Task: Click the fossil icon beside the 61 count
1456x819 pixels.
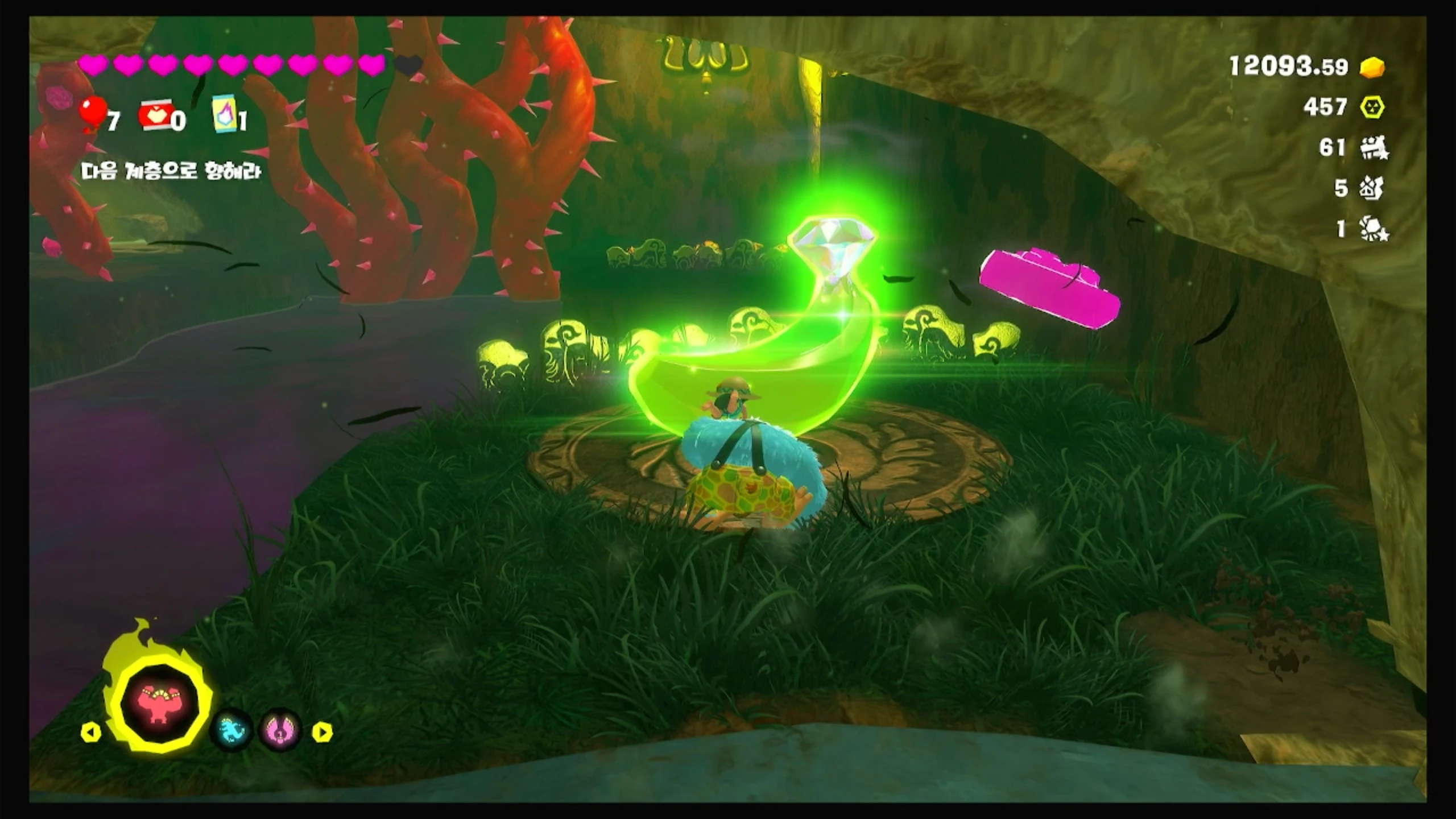Action: (1374, 149)
